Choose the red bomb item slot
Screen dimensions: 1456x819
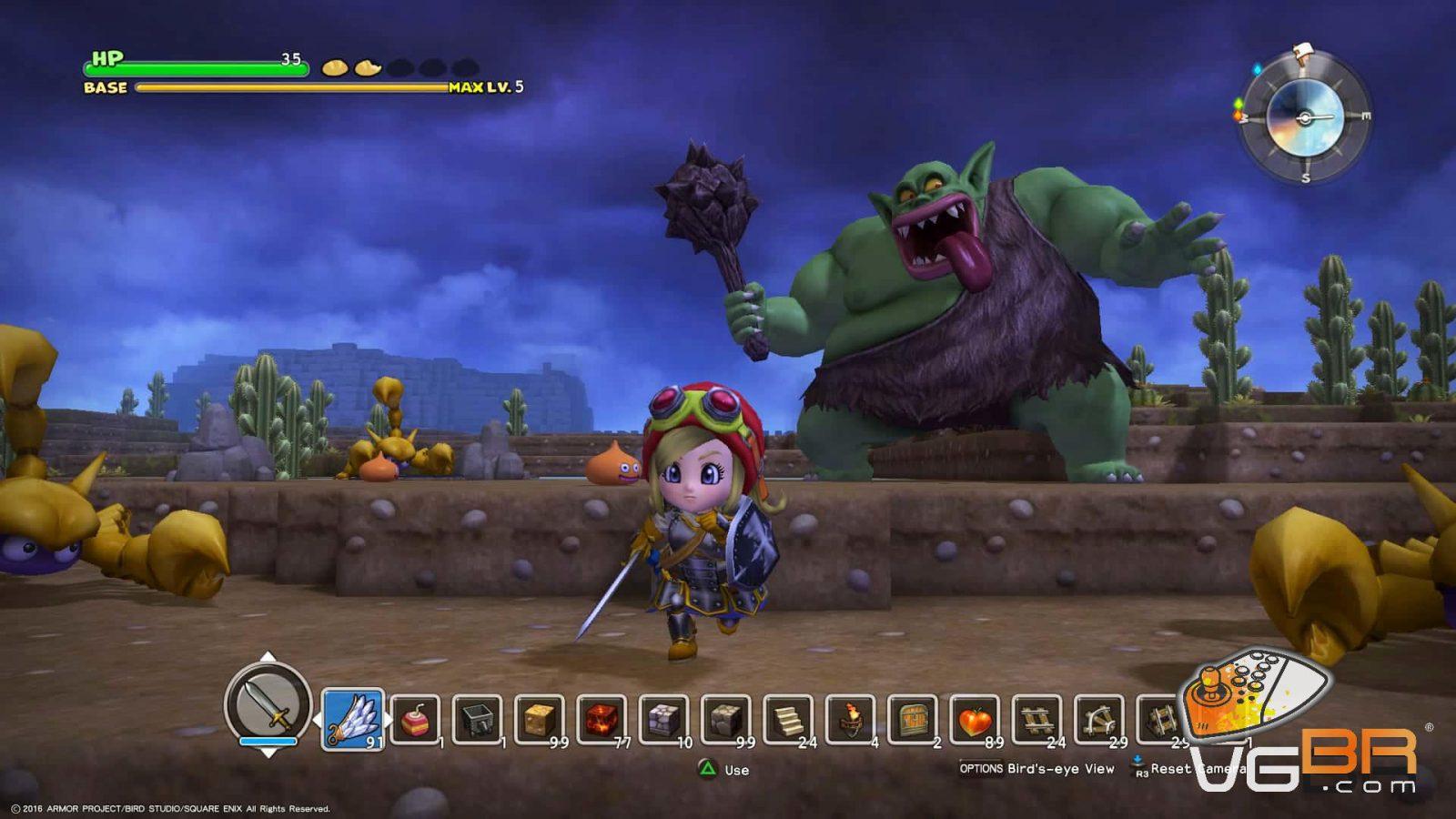[x=416, y=720]
